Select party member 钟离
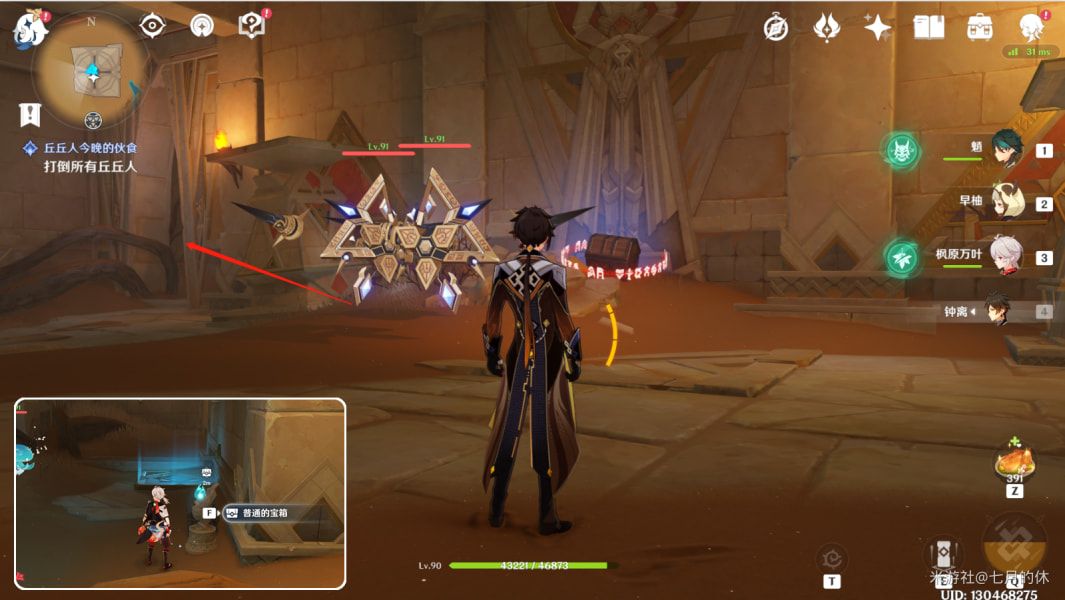This screenshot has height=600, width=1065. point(996,310)
